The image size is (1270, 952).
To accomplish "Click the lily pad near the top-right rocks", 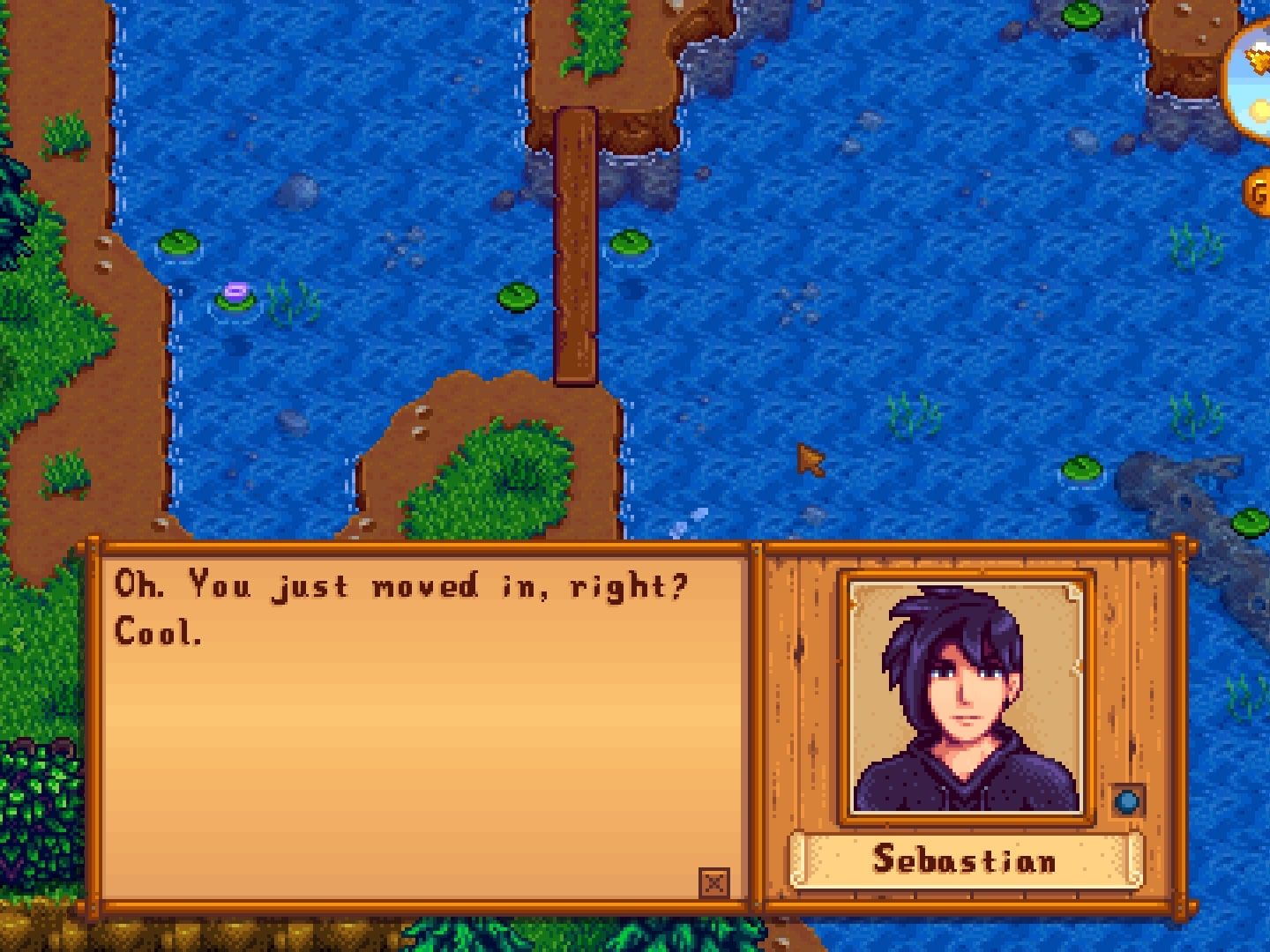I will 1083,16.
